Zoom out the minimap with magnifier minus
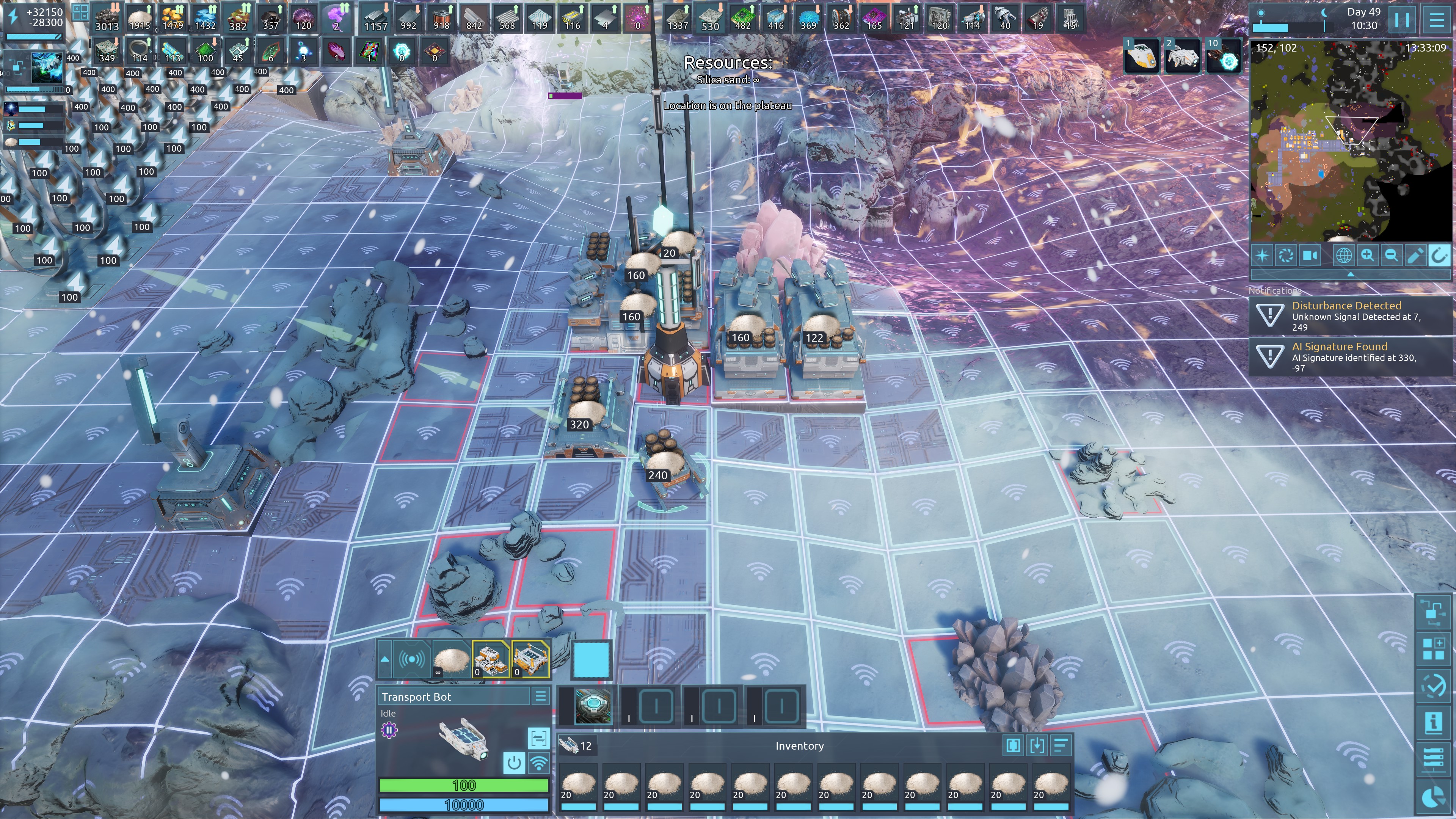Screen dimensions: 1456x819 coord(1391,256)
